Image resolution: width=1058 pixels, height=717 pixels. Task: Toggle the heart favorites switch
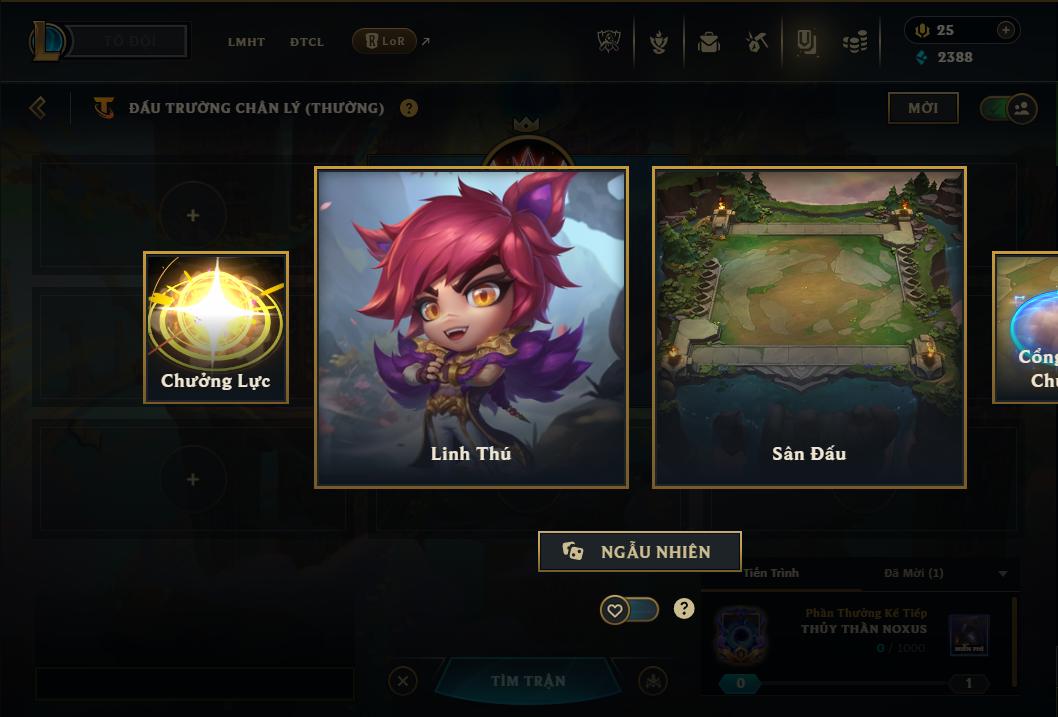click(x=629, y=609)
